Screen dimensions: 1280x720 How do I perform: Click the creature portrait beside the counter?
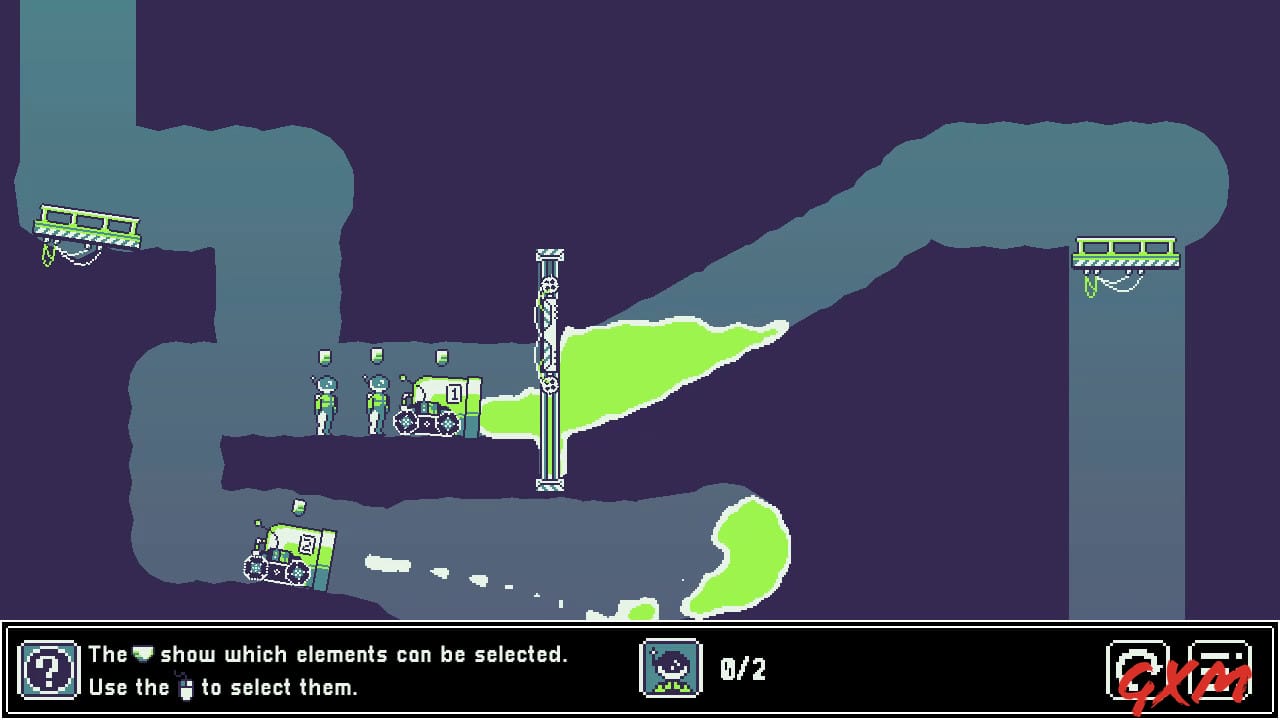[672, 668]
